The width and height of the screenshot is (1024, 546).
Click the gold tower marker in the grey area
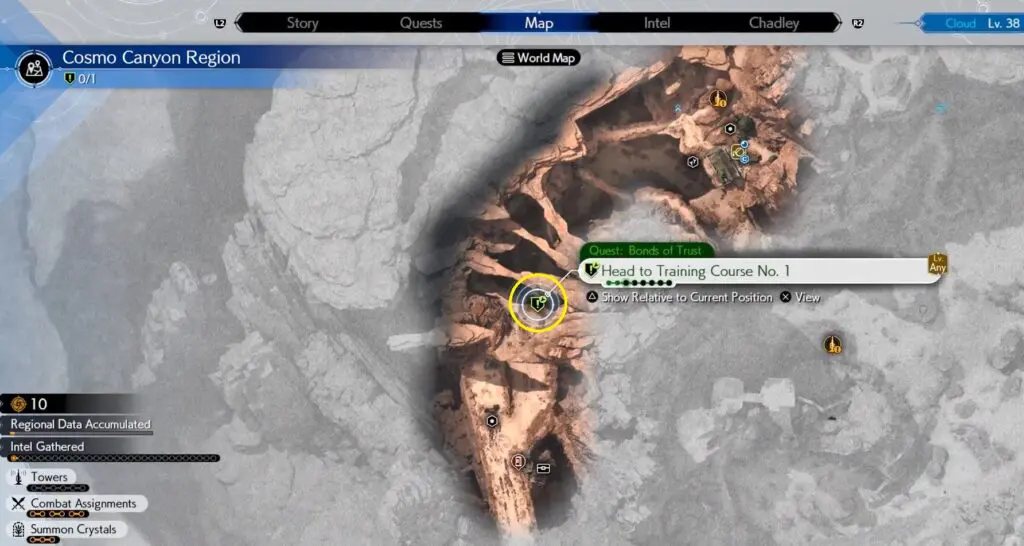click(x=832, y=345)
